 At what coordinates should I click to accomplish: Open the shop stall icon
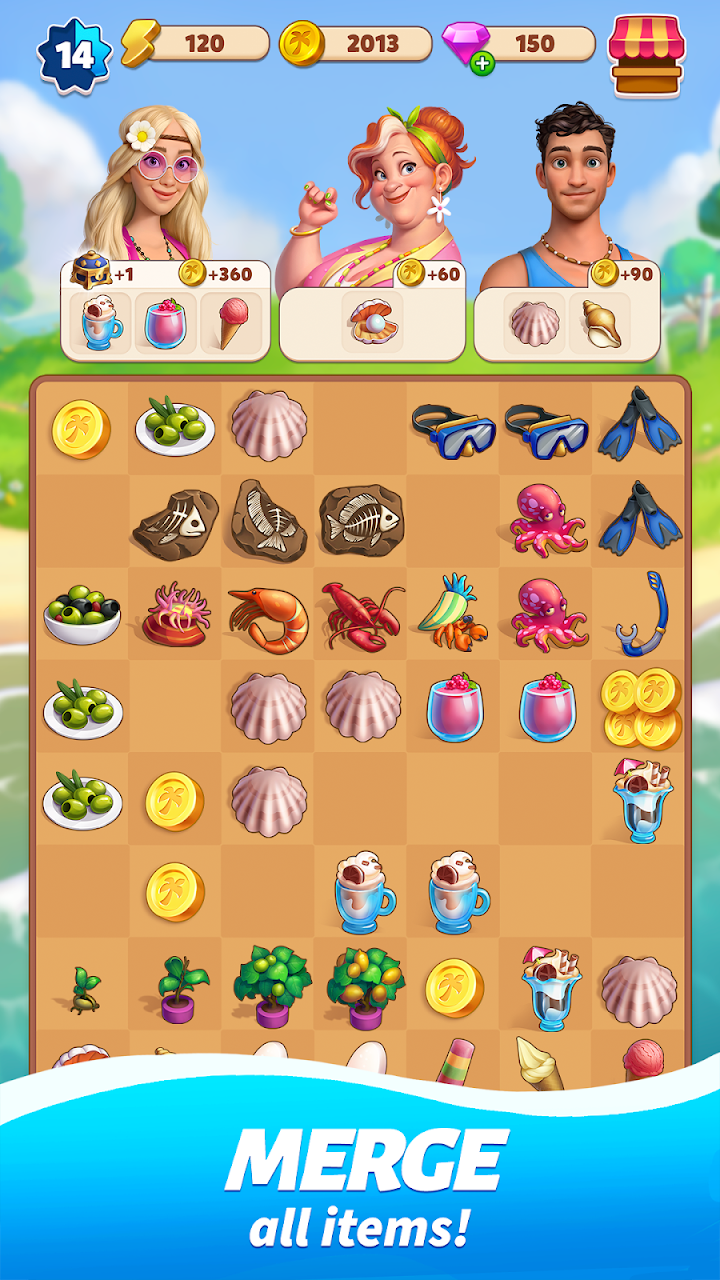(646, 54)
